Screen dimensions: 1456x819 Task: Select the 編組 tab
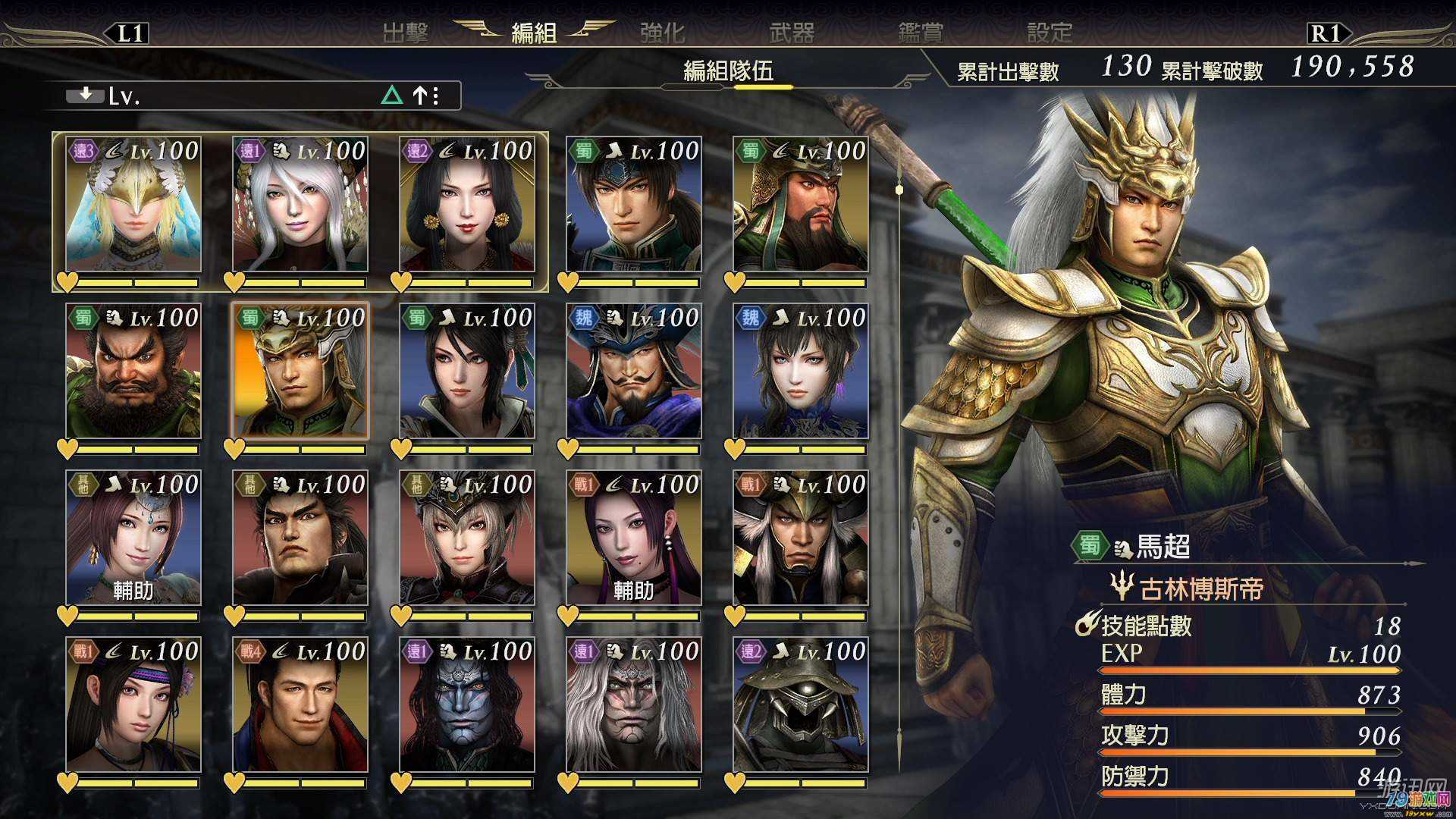pos(534,33)
